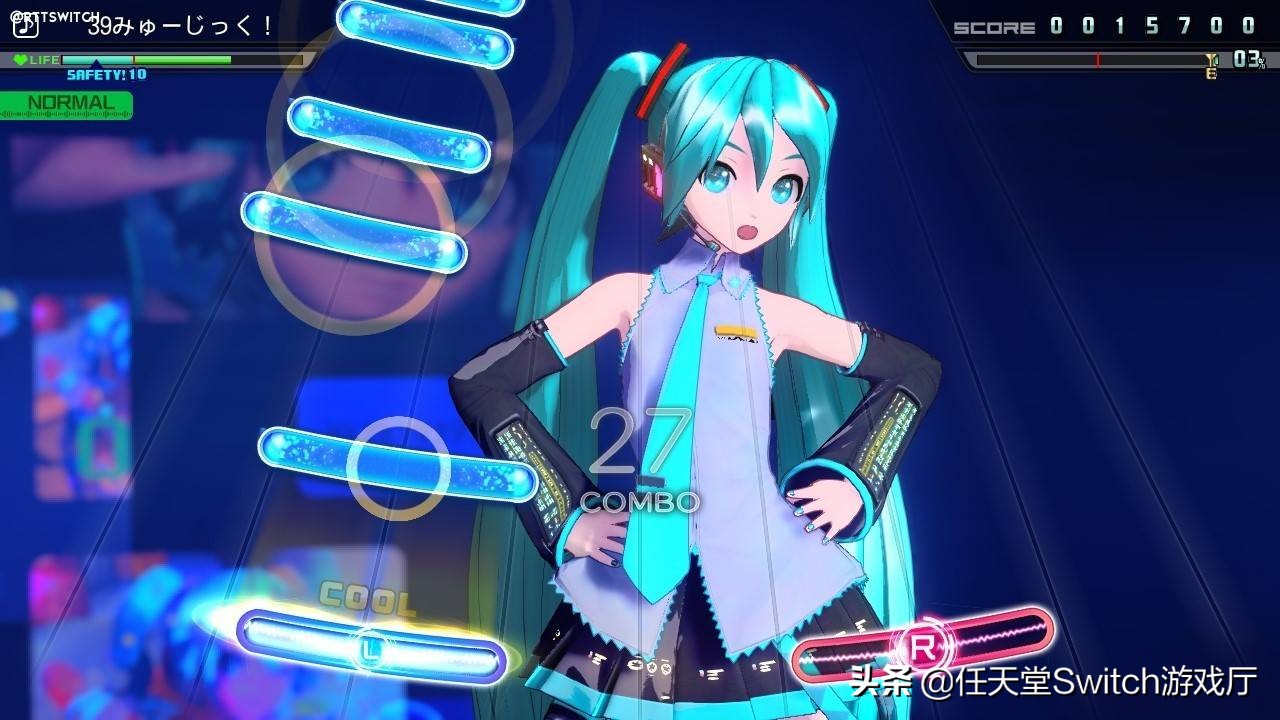Tap the R button marker on the pink hold bar
The image size is (1280, 720).
pos(920,646)
